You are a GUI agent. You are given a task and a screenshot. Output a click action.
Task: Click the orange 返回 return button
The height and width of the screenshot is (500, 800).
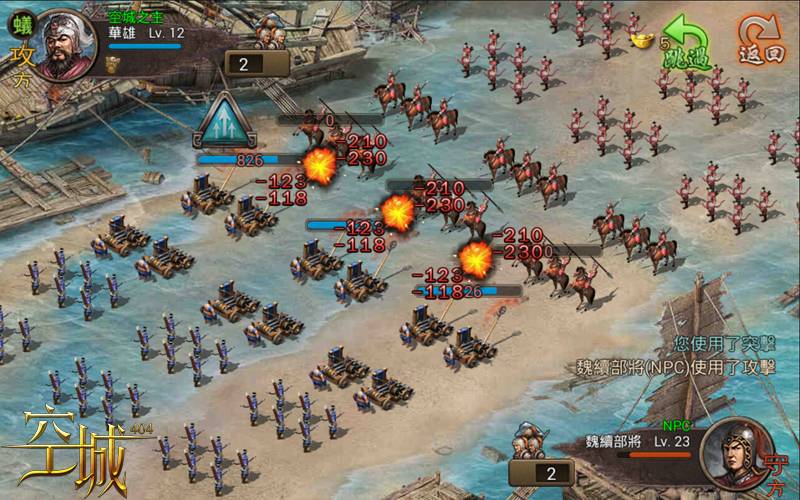tap(761, 40)
